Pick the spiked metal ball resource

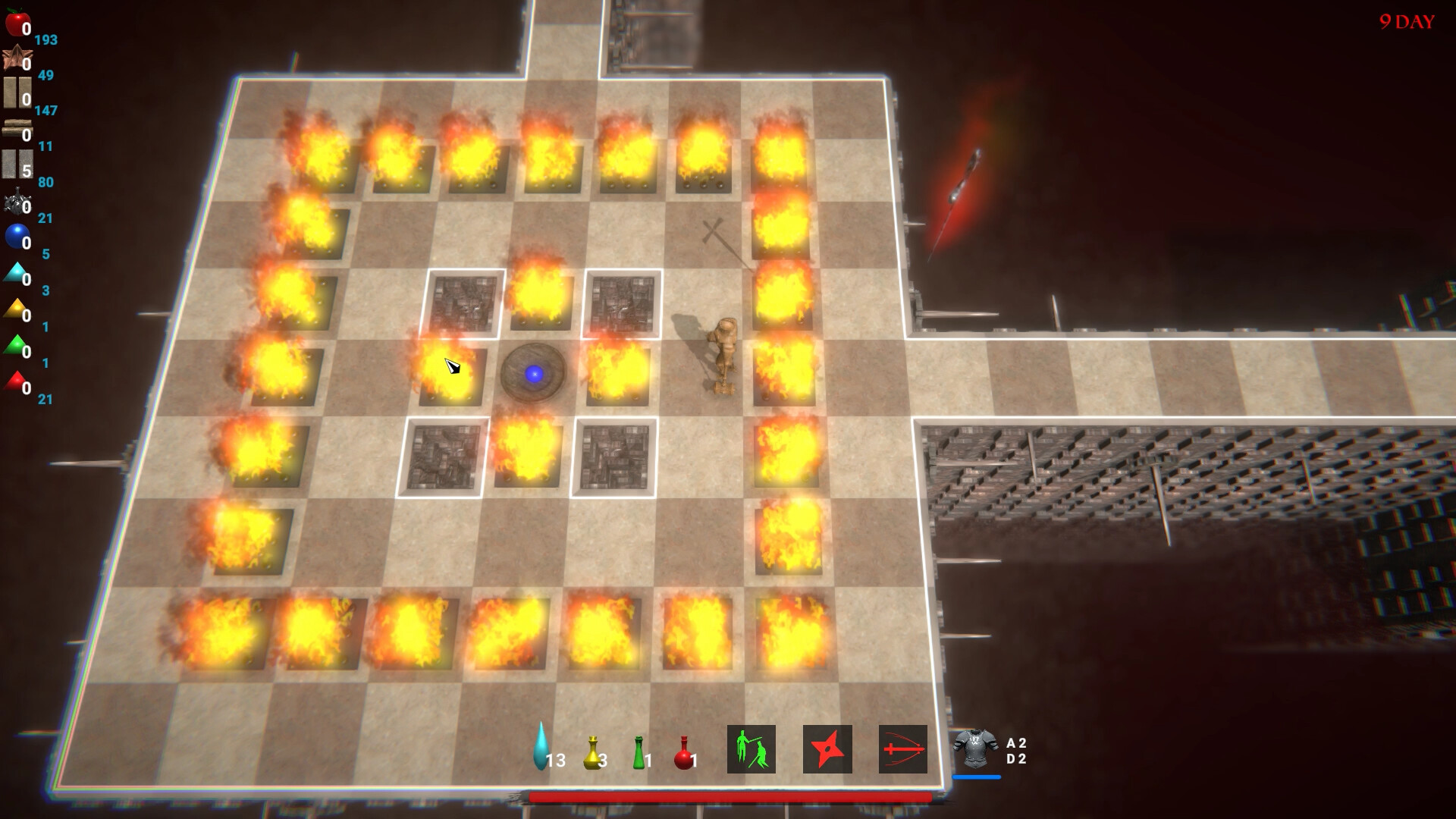(16, 203)
